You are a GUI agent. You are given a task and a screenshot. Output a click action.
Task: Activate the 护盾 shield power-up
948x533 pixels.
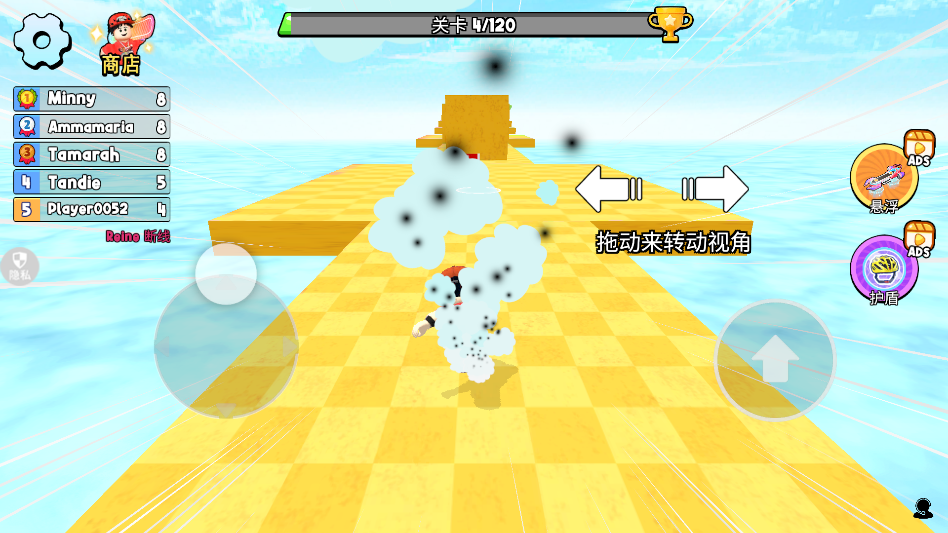click(x=883, y=268)
